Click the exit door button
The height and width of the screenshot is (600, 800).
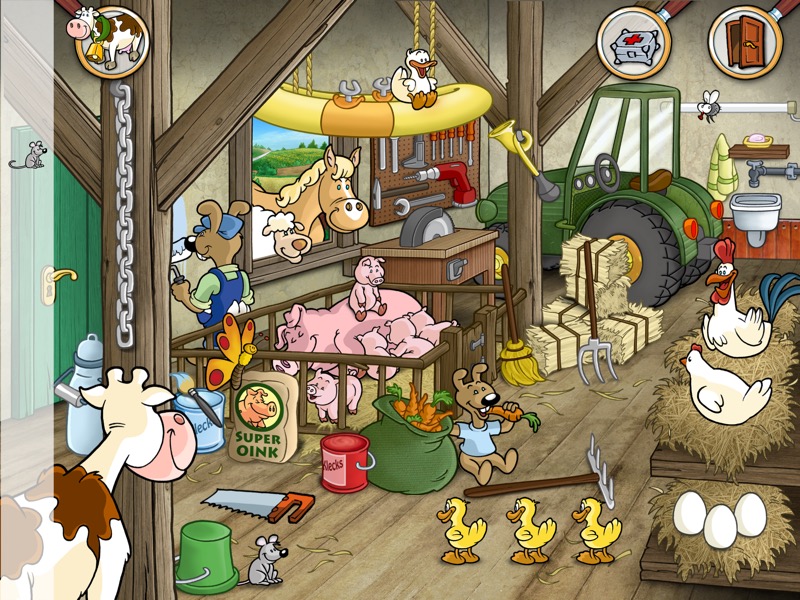pos(745,42)
